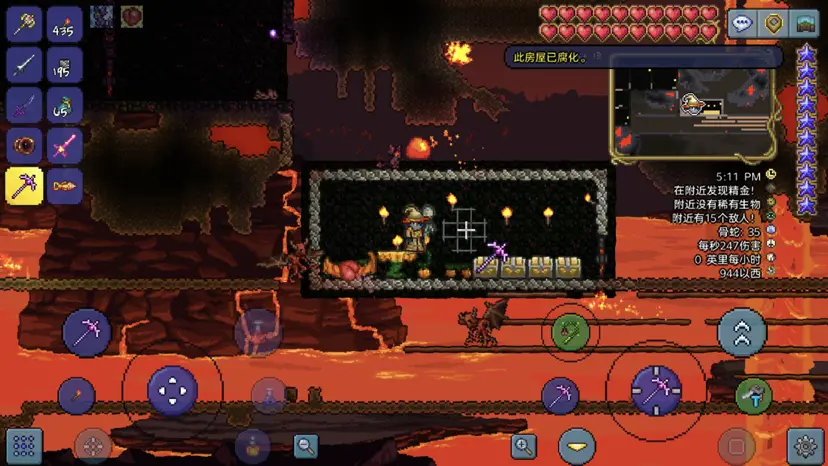Select the selected pickaxe hotbar slot
Screen dimensions: 828x466
pos(24,186)
